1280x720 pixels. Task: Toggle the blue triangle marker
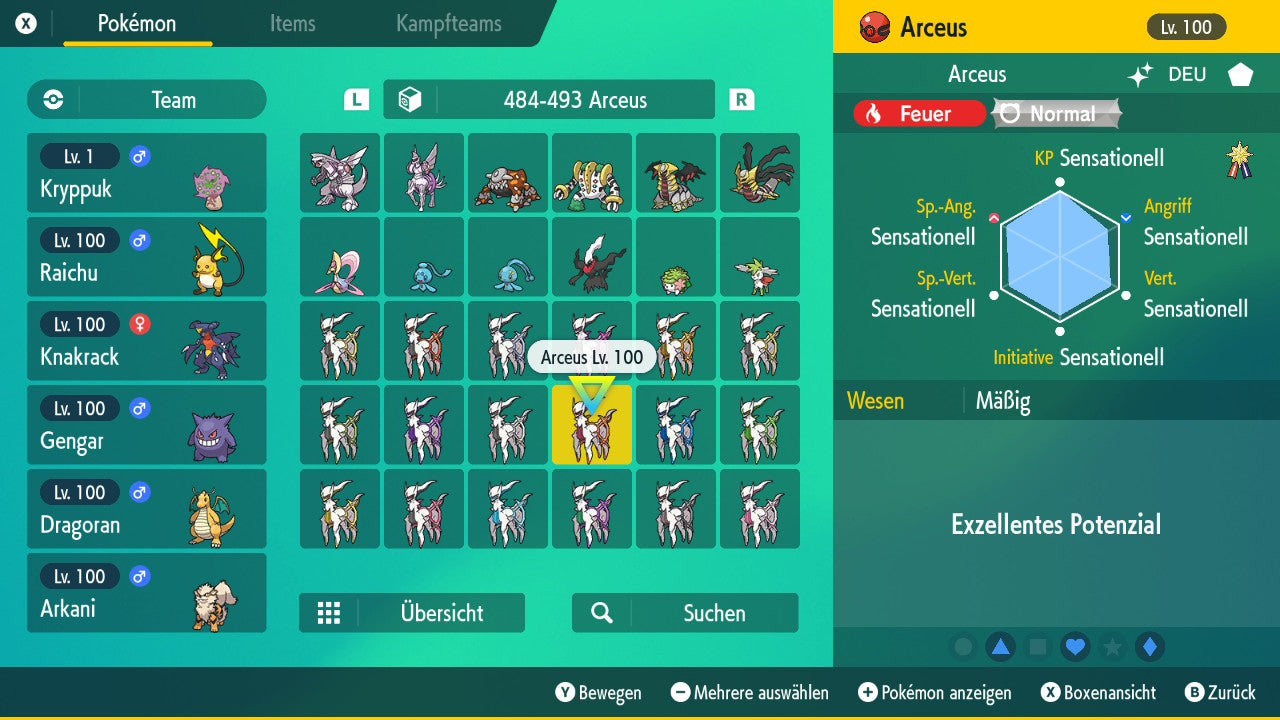[1002, 647]
